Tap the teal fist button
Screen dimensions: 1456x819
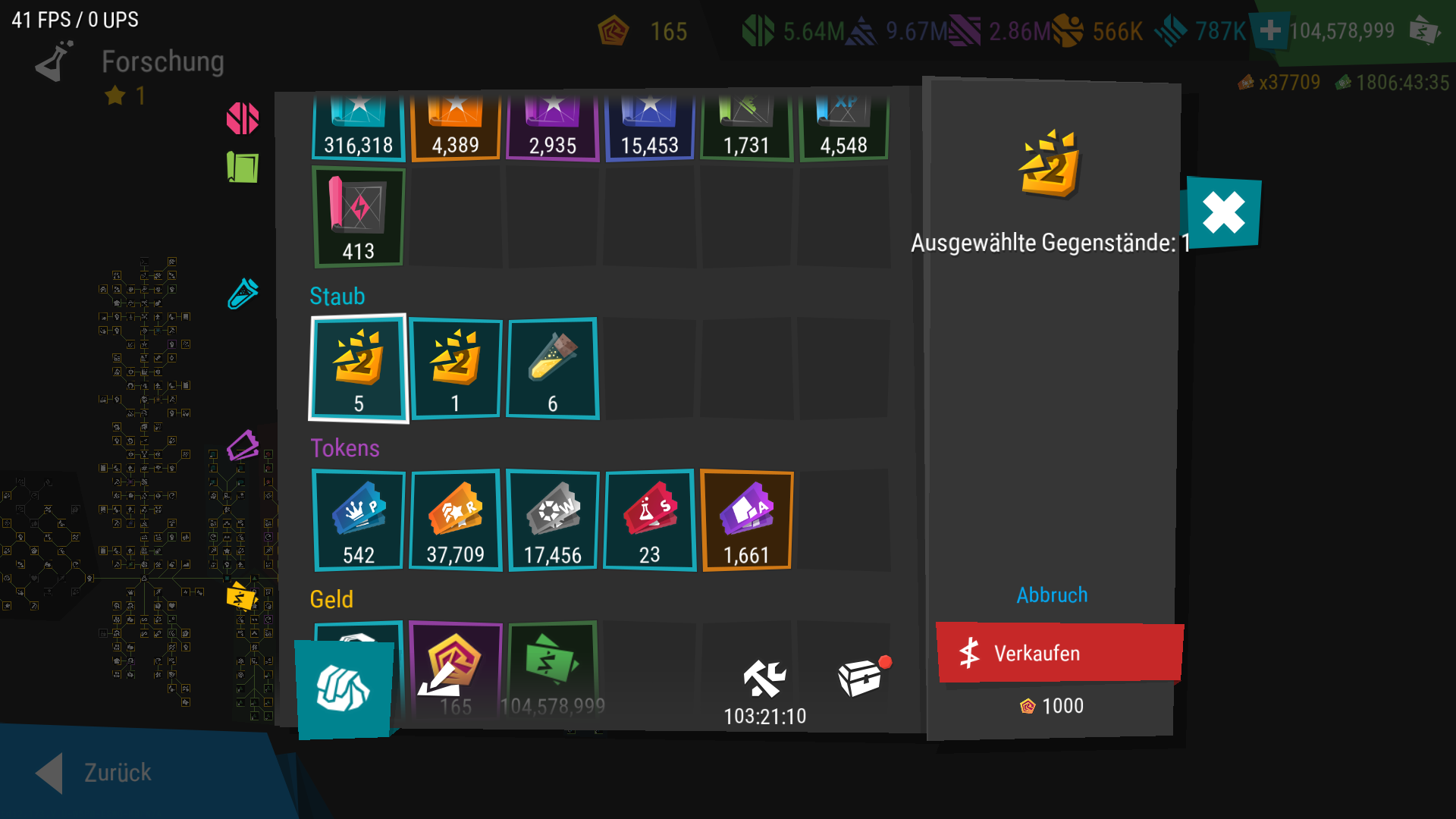[x=344, y=689]
